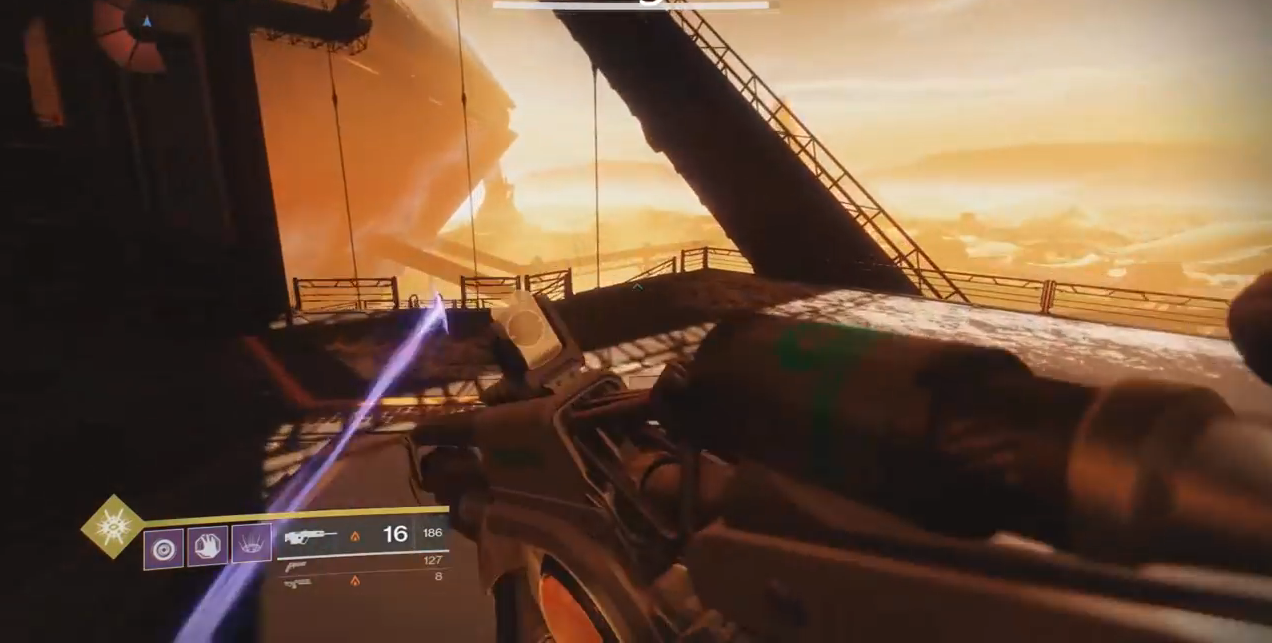
Task: Trigger the open-hand melee ability icon
Action: (x=207, y=547)
